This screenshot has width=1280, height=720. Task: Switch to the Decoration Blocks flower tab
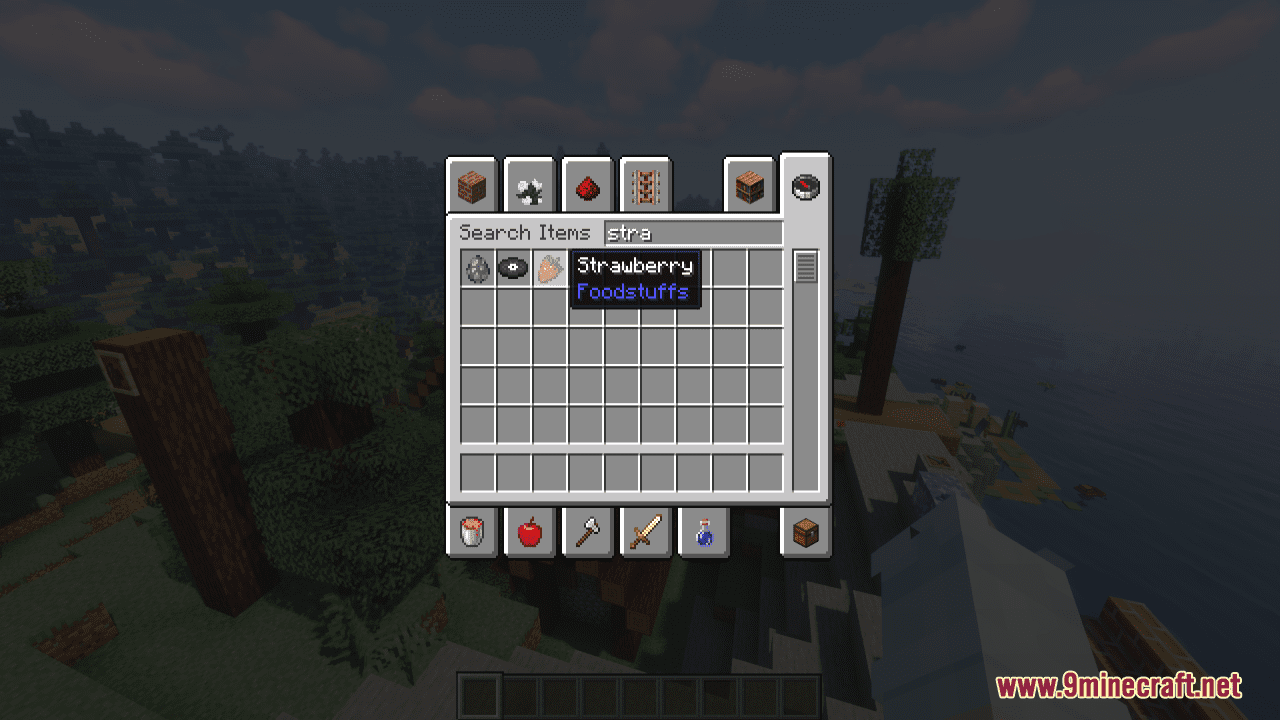(x=529, y=185)
